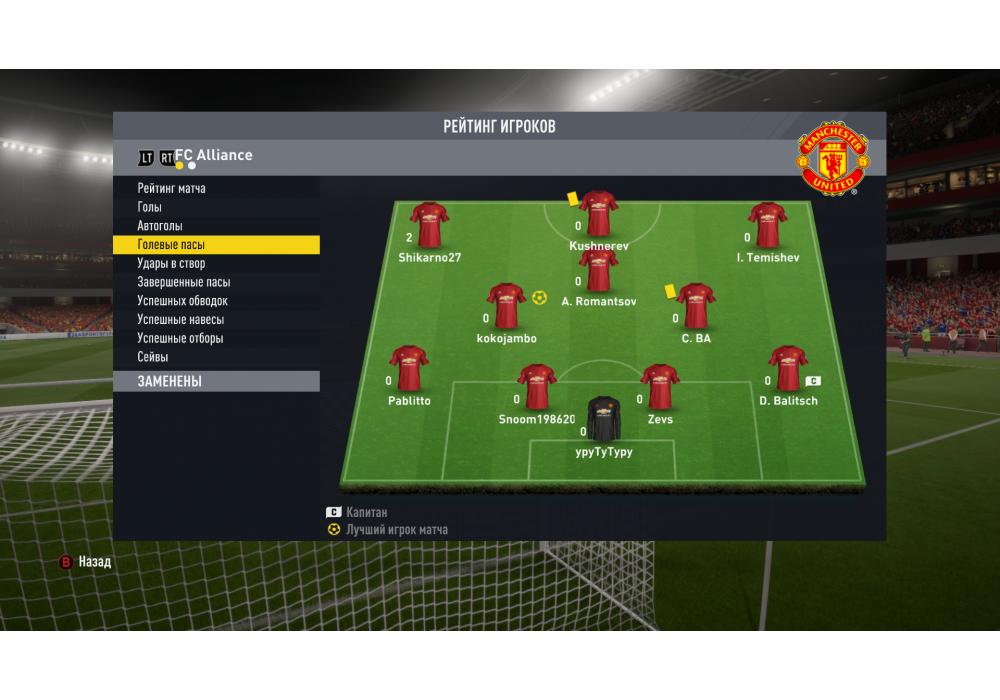Image resolution: width=1000 pixels, height=700 pixels.
Task: Select the Рейтинг матча menu entry
Action: coord(172,188)
